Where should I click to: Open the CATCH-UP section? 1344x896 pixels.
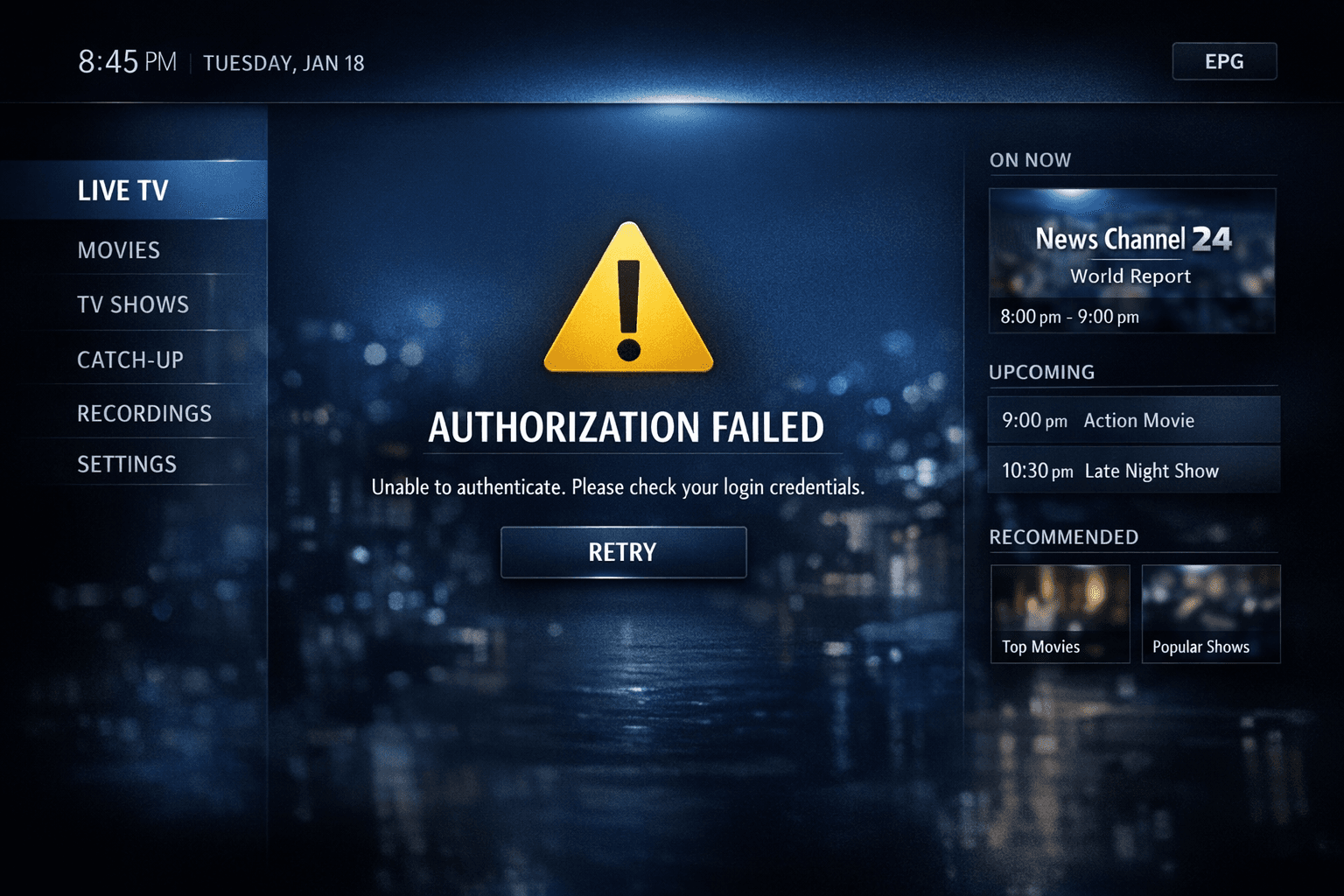129,360
